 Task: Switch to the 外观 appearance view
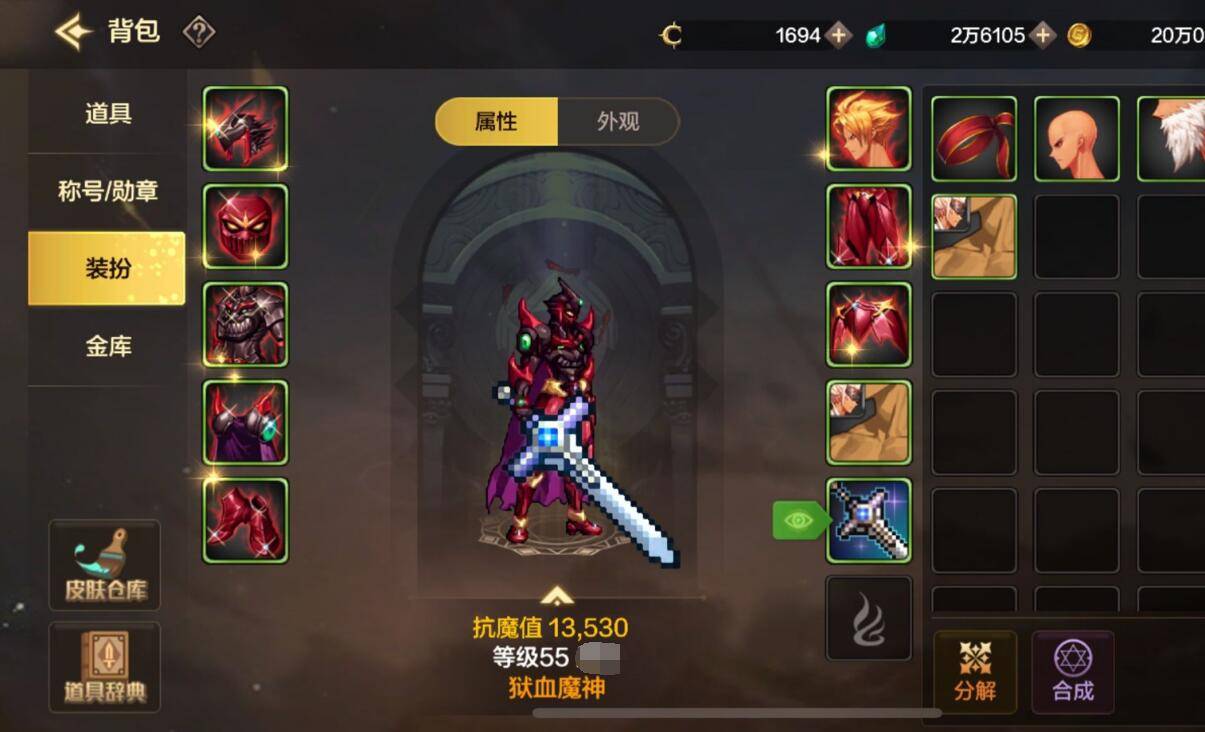pos(618,122)
